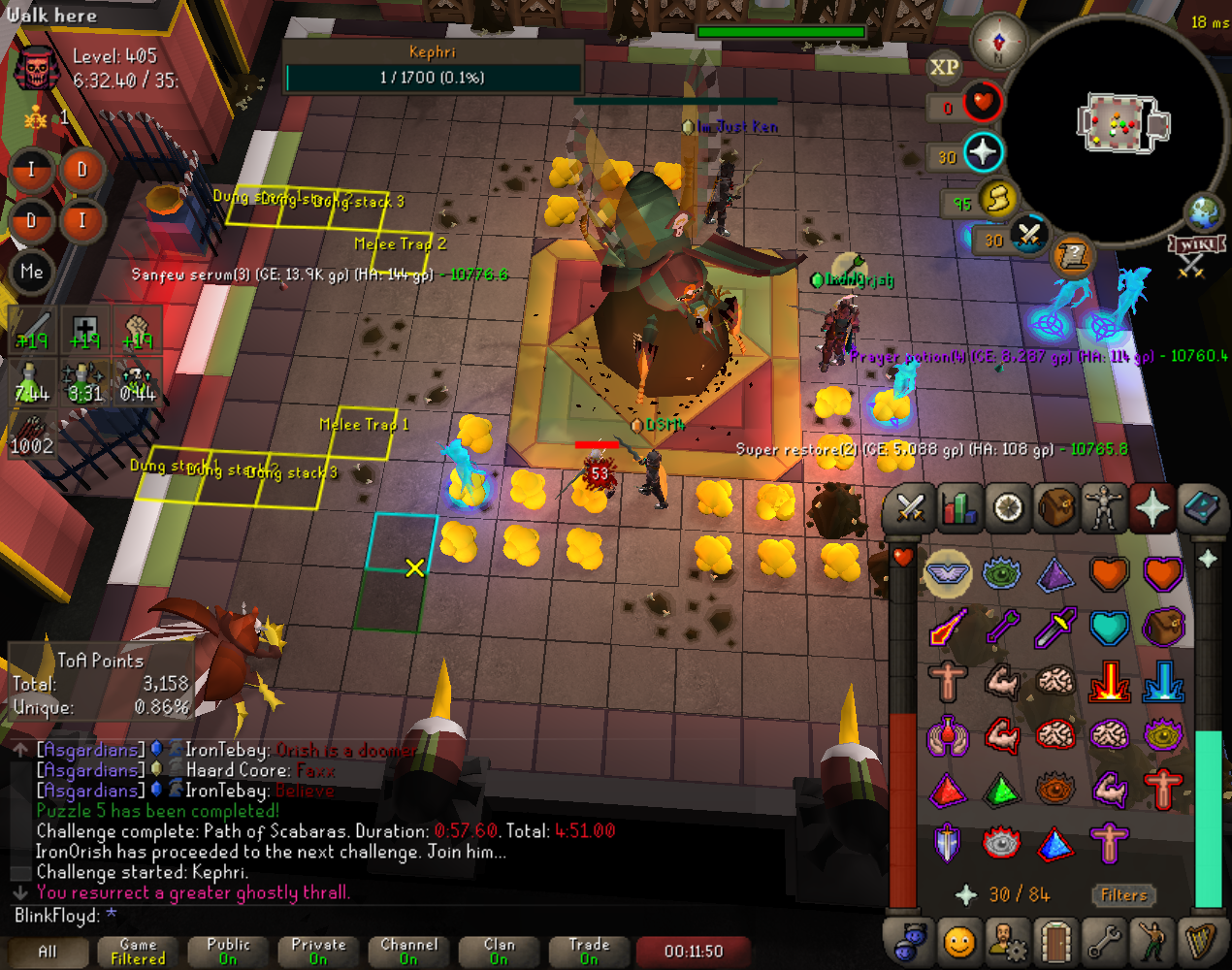
Task: Toggle quick prayers on the prayer orb
Action: click(x=983, y=153)
